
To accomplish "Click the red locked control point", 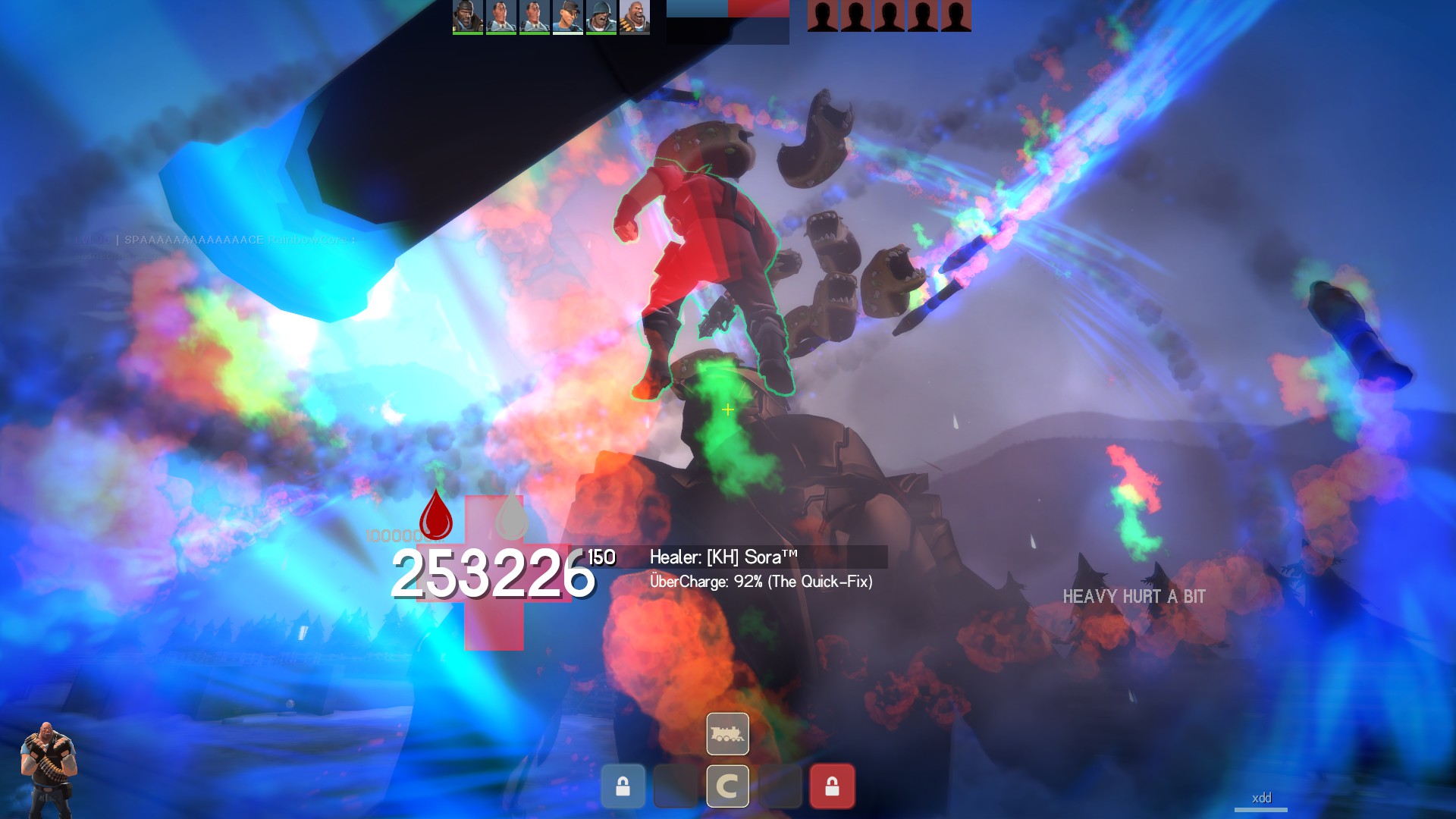I will coord(832,786).
